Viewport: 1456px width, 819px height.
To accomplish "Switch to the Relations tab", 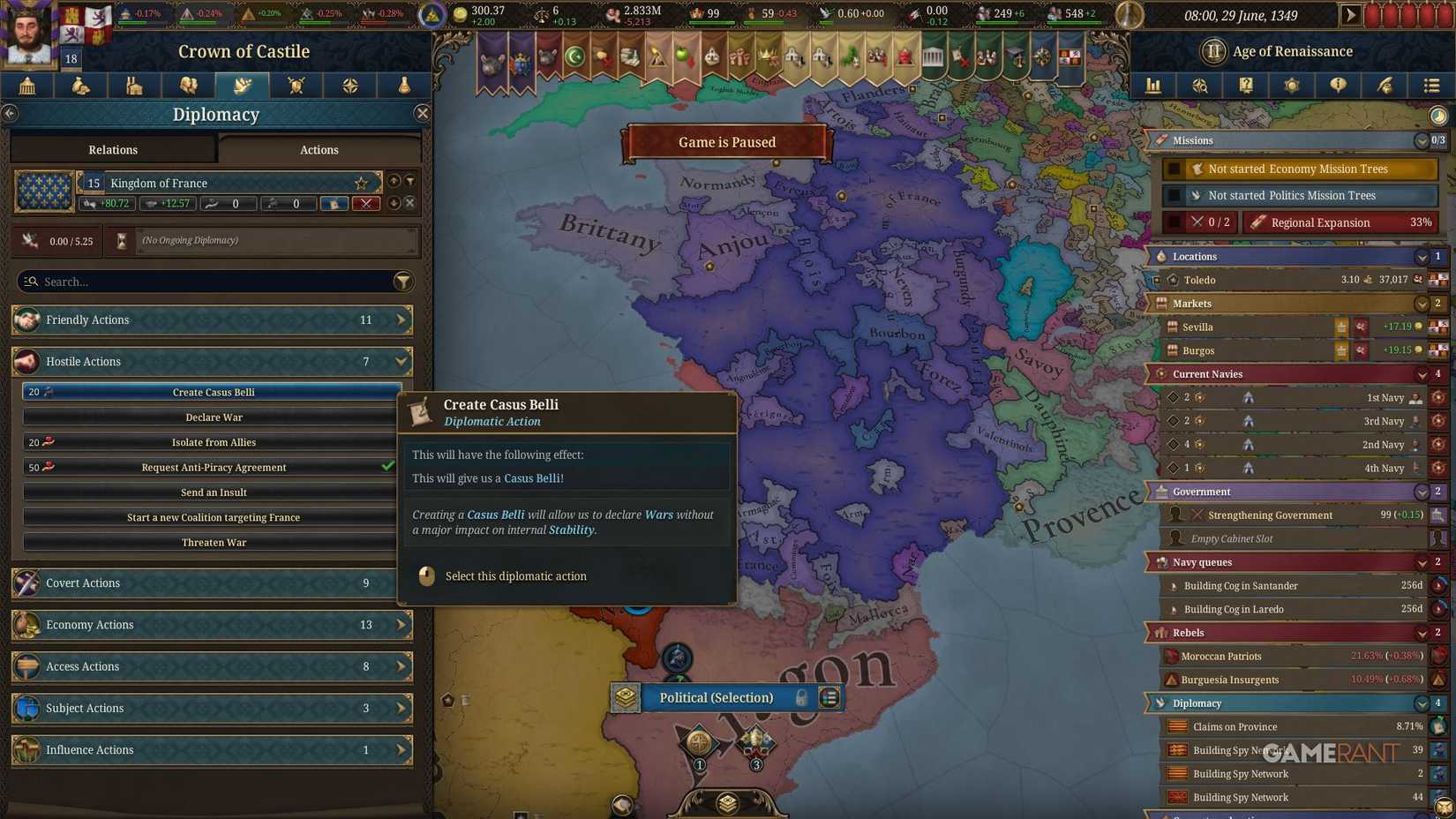I will coord(112,149).
